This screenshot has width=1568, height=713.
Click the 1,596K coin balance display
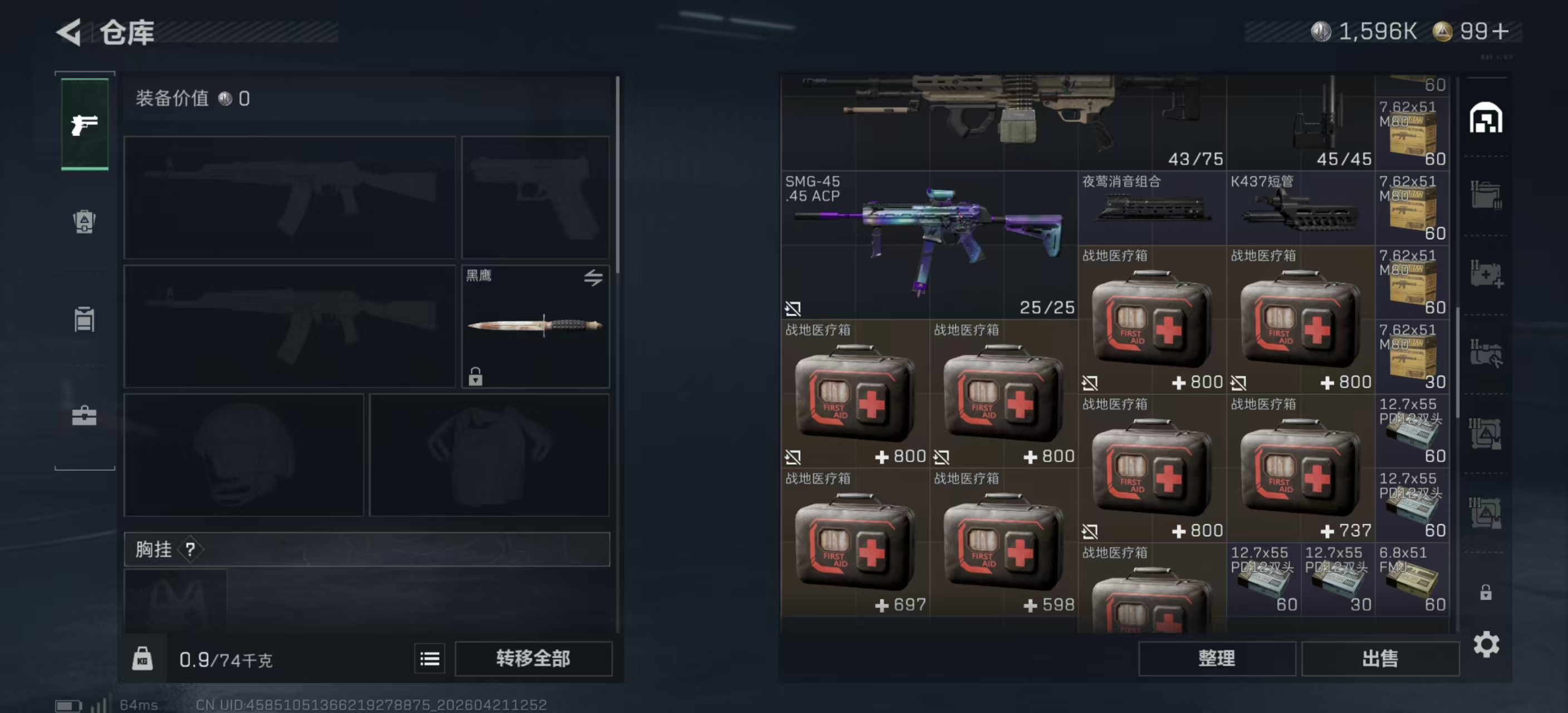pos(1364,32)
